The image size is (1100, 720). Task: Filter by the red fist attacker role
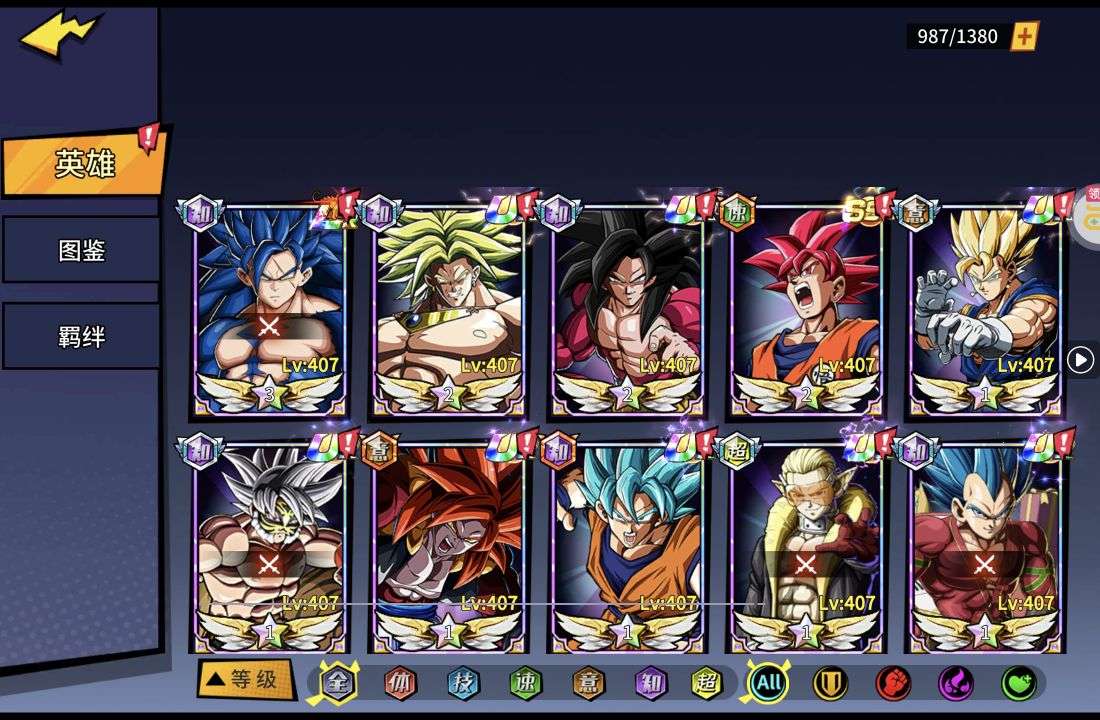[x=893, y=683]
